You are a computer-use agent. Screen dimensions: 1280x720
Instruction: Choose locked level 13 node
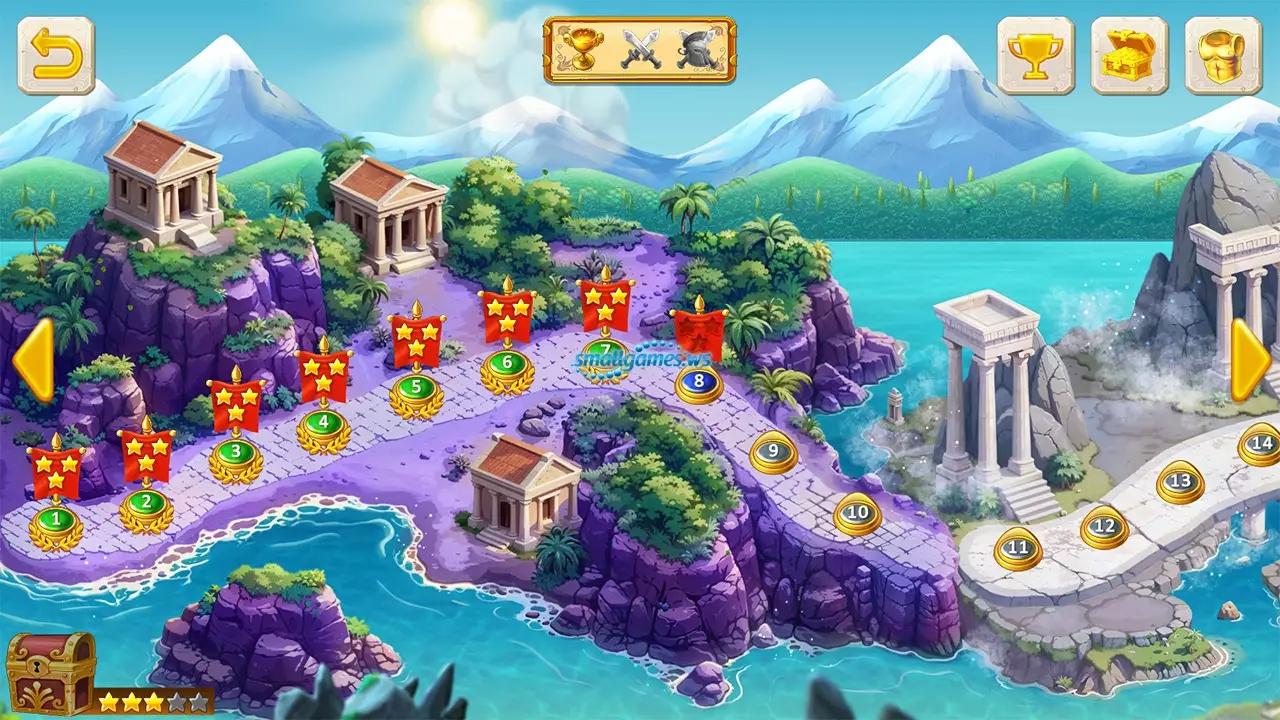1180,482
